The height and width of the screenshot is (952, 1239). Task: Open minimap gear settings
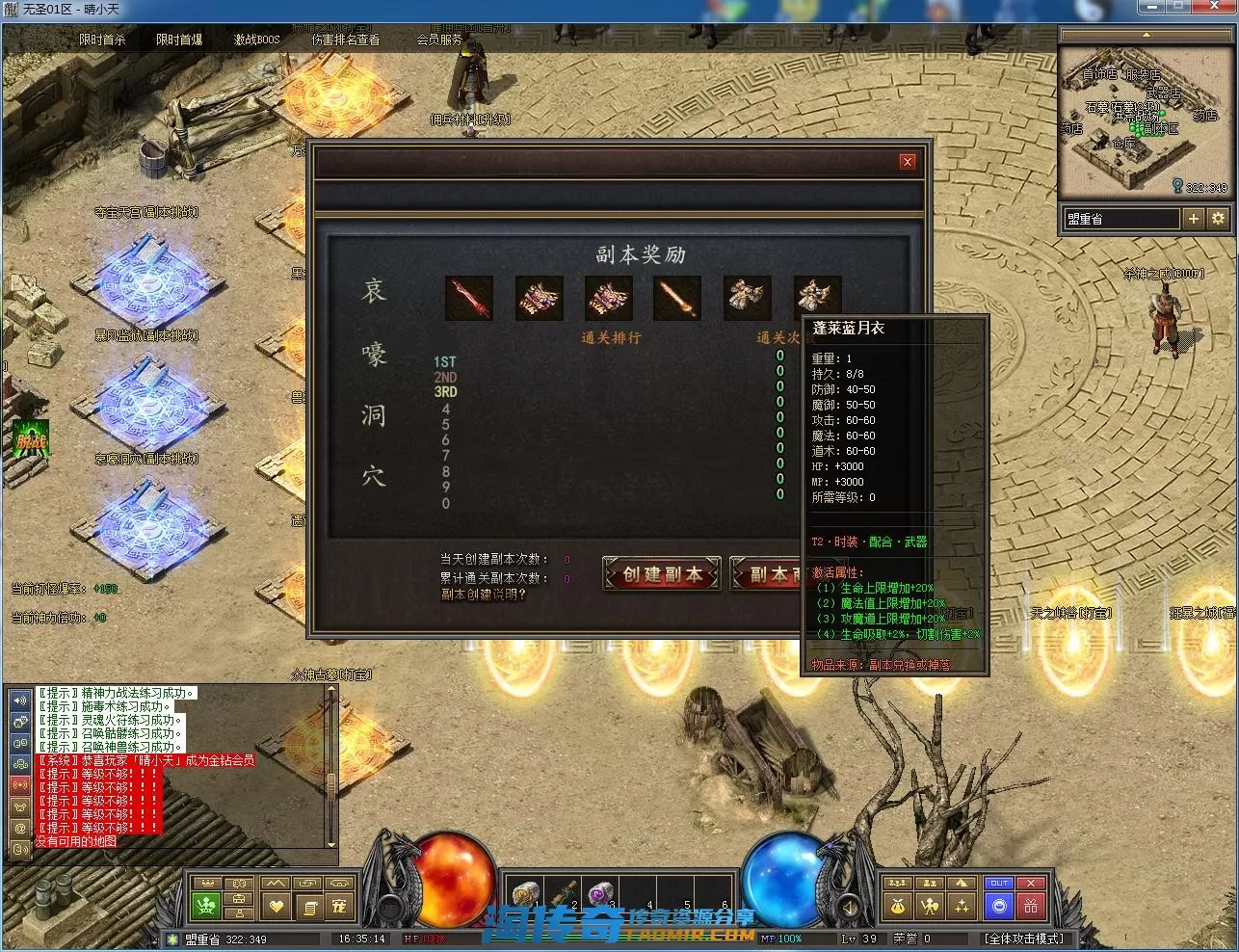1218,219
